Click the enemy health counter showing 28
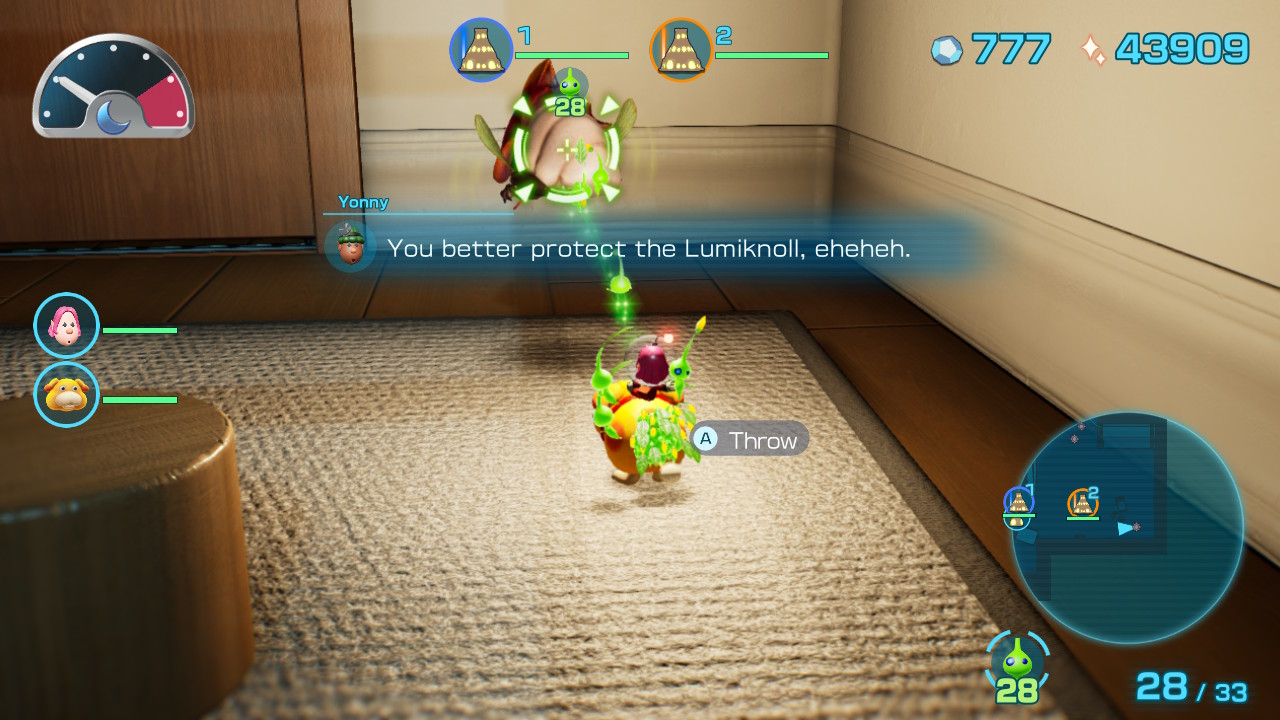1280x720 pixels. pyautogui.click(x=570, y=107)
